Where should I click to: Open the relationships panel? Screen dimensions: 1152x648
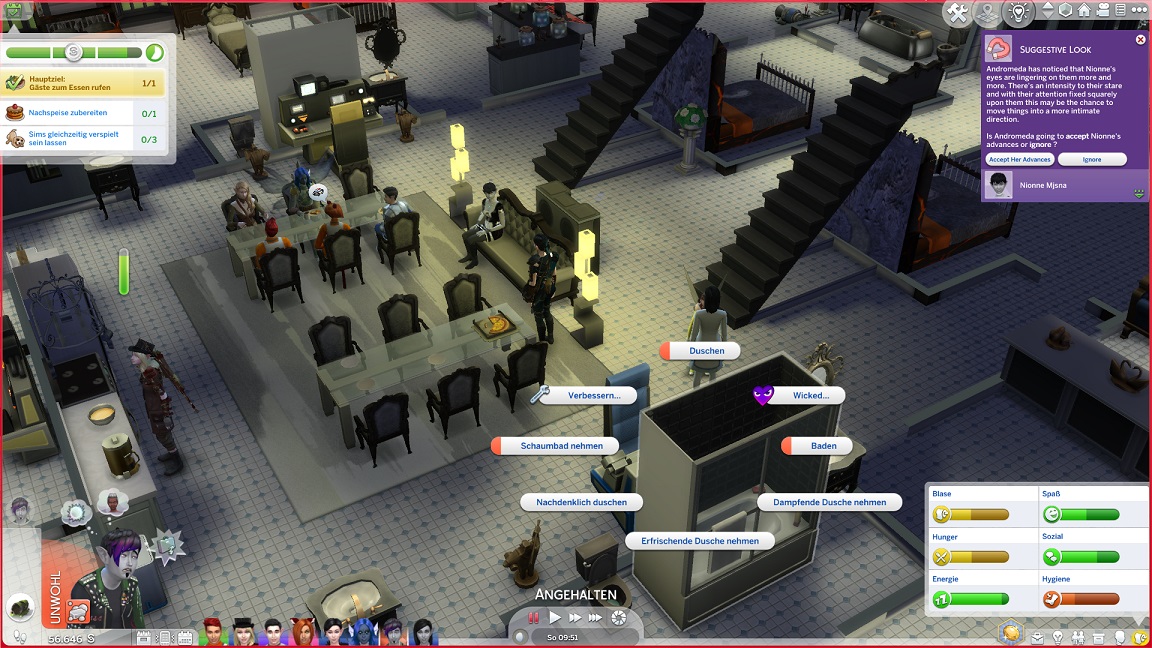point(1078,637)
